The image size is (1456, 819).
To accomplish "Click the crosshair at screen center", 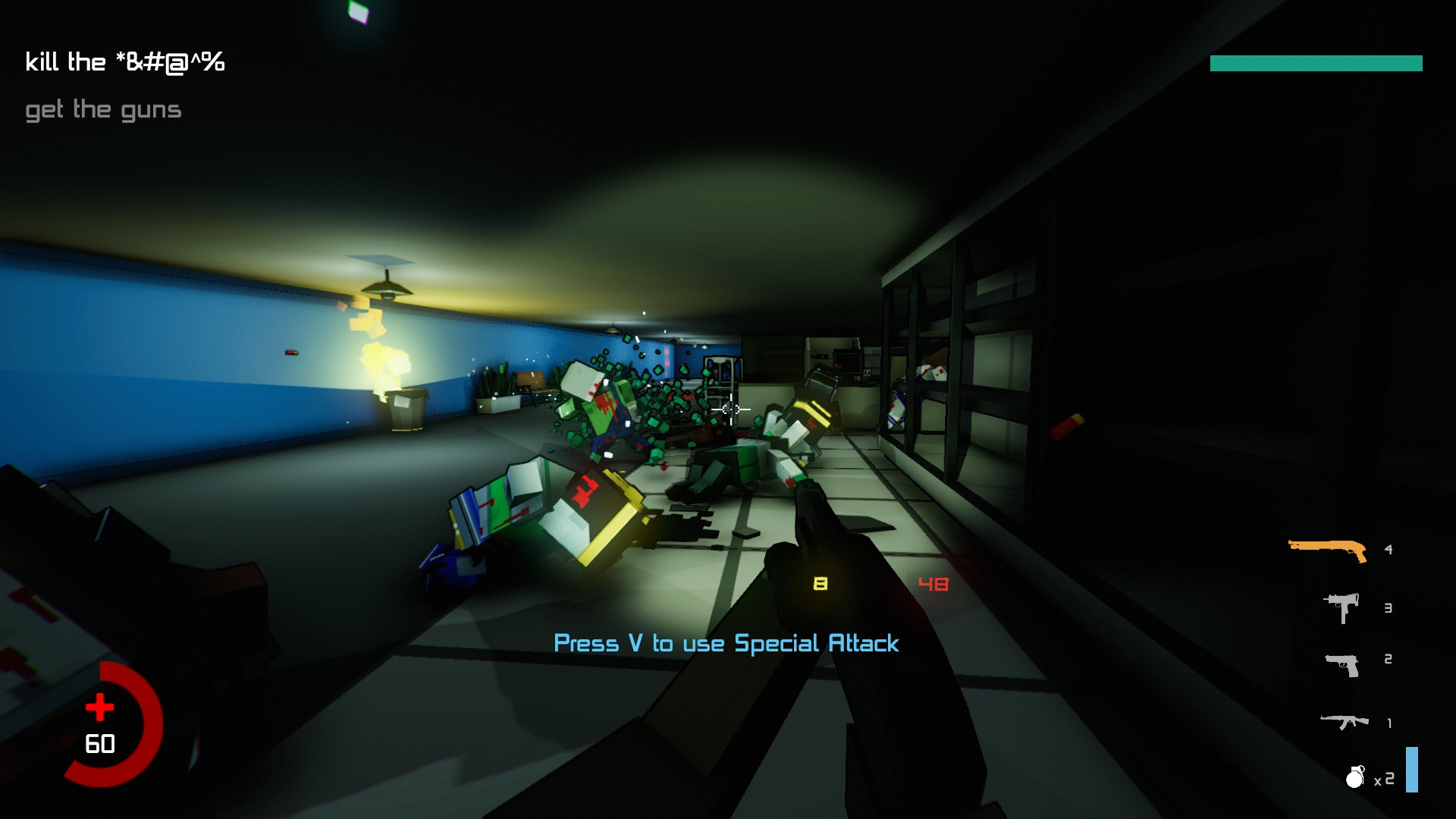I will tap(730, 409).
